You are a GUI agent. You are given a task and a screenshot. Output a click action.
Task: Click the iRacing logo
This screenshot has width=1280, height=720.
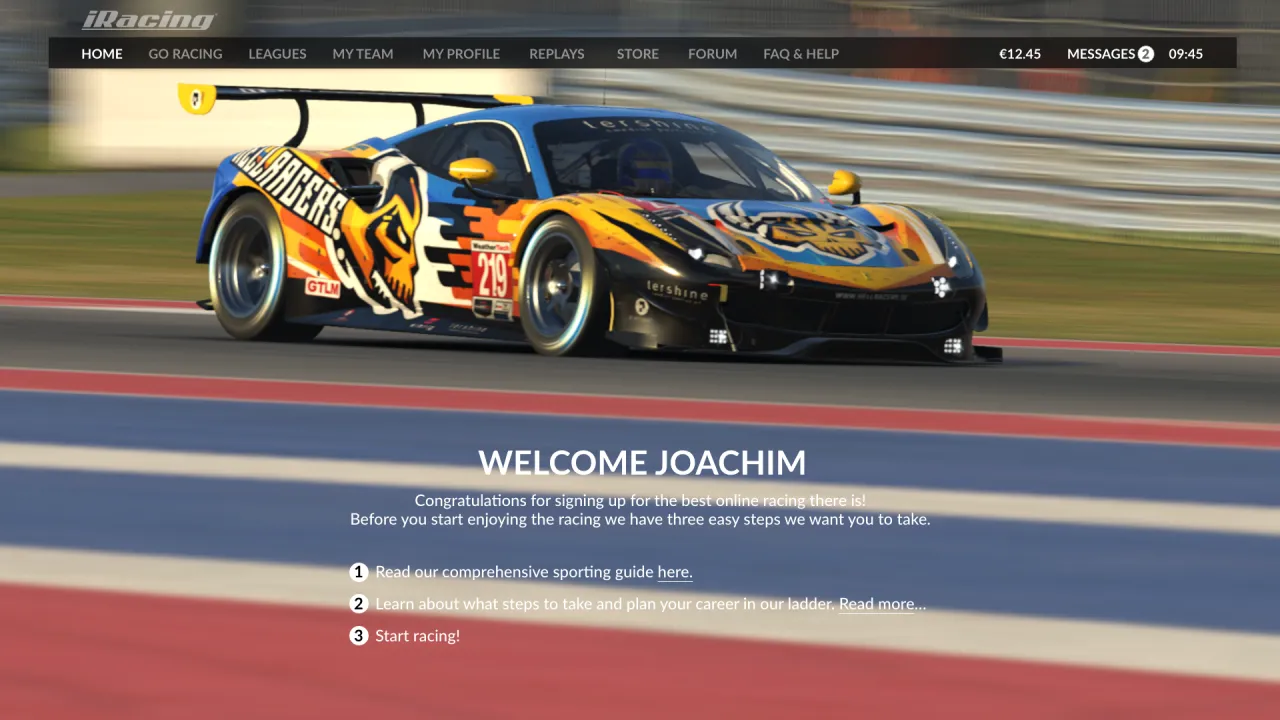coord(148,20)
